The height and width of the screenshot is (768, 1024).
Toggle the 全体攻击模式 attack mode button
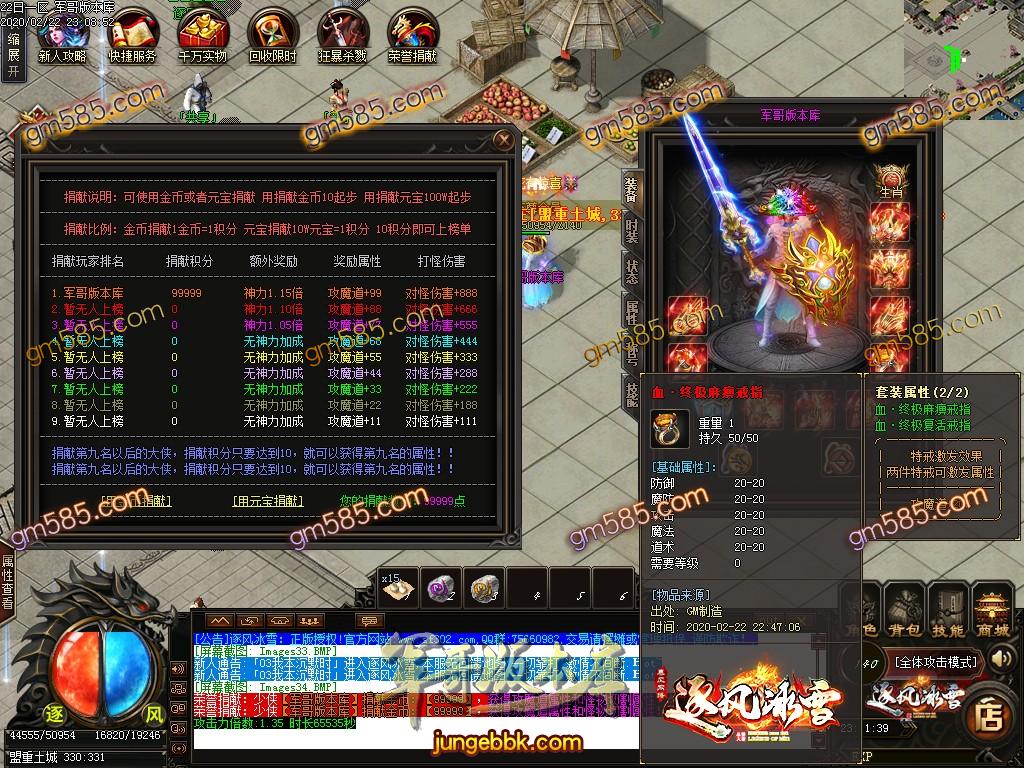tap(936, 661)
